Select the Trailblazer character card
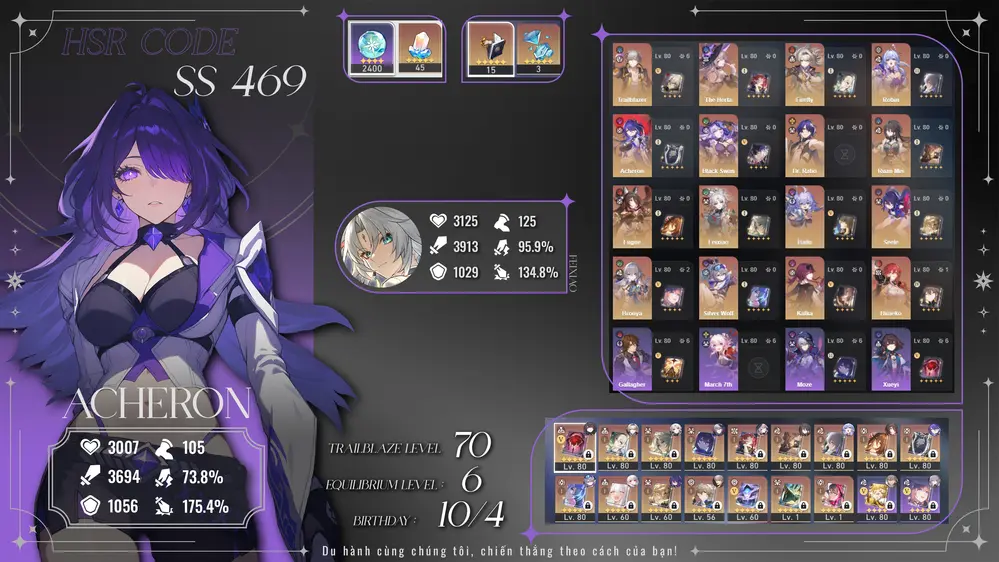 point(632,73)
